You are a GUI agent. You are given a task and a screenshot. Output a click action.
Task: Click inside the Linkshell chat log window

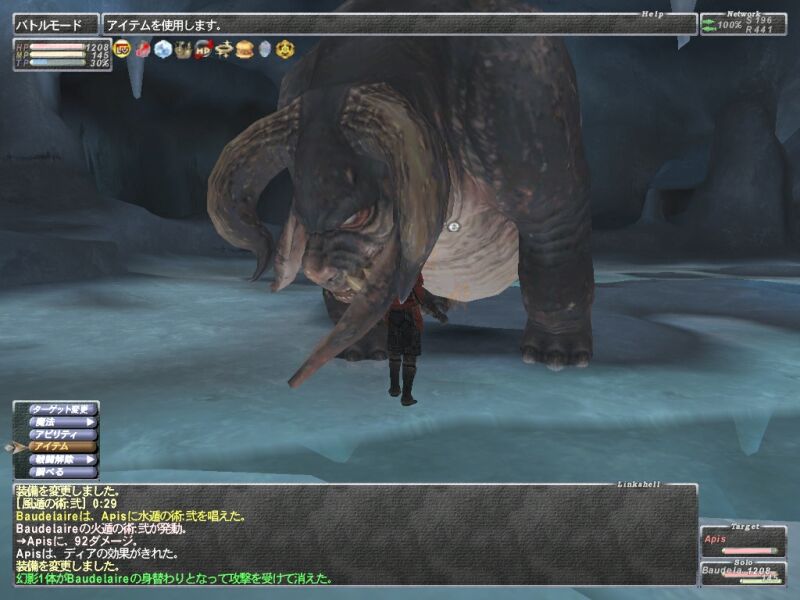(350, 535)
